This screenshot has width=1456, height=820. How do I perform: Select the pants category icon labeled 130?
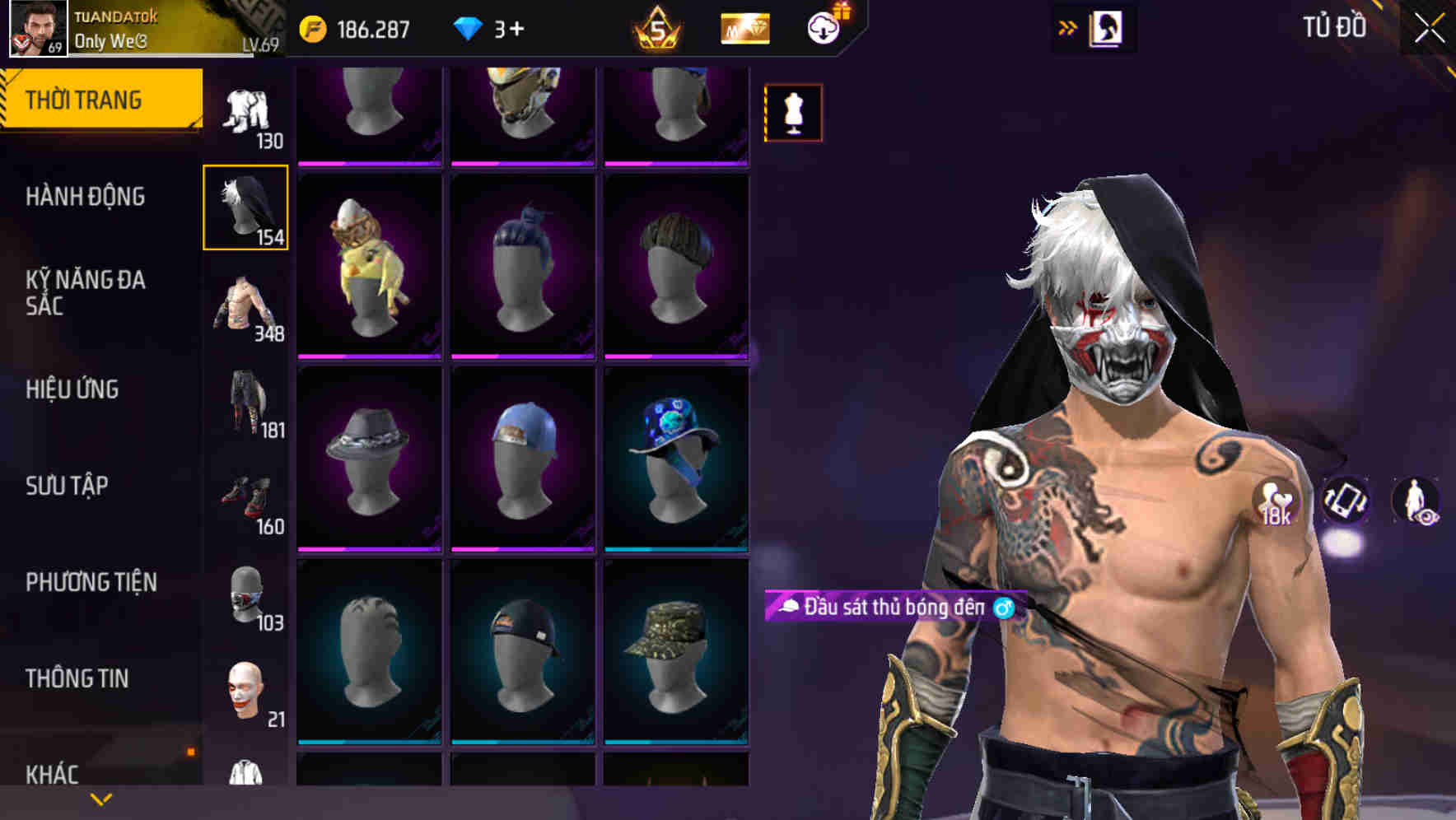pos(245,111)
